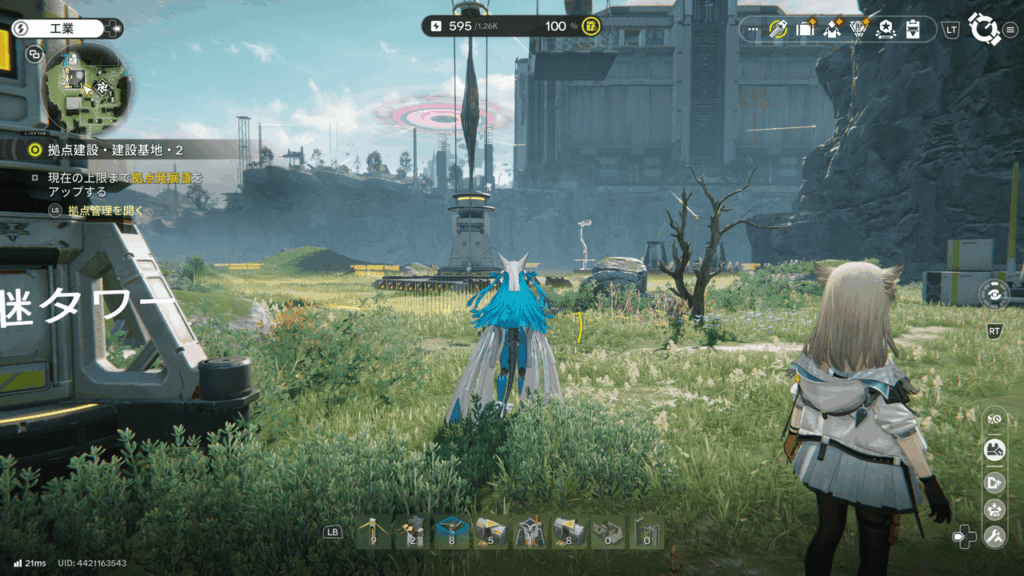Open the star badge icon in top bar
This screenshot has width=1024, height=576.
[885, 29]
